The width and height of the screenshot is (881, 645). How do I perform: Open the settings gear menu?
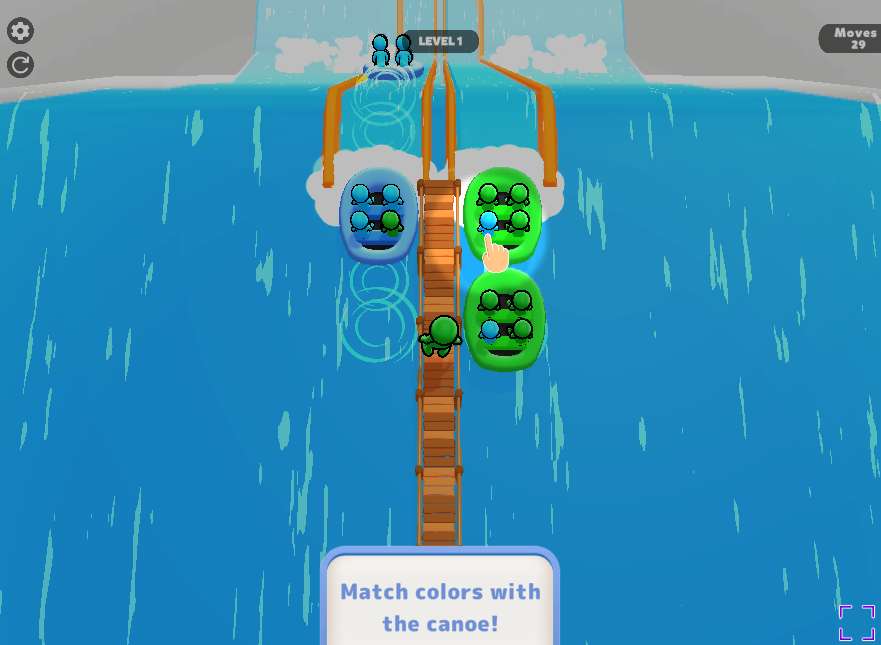pyautogui.click(x=20, y=31)
